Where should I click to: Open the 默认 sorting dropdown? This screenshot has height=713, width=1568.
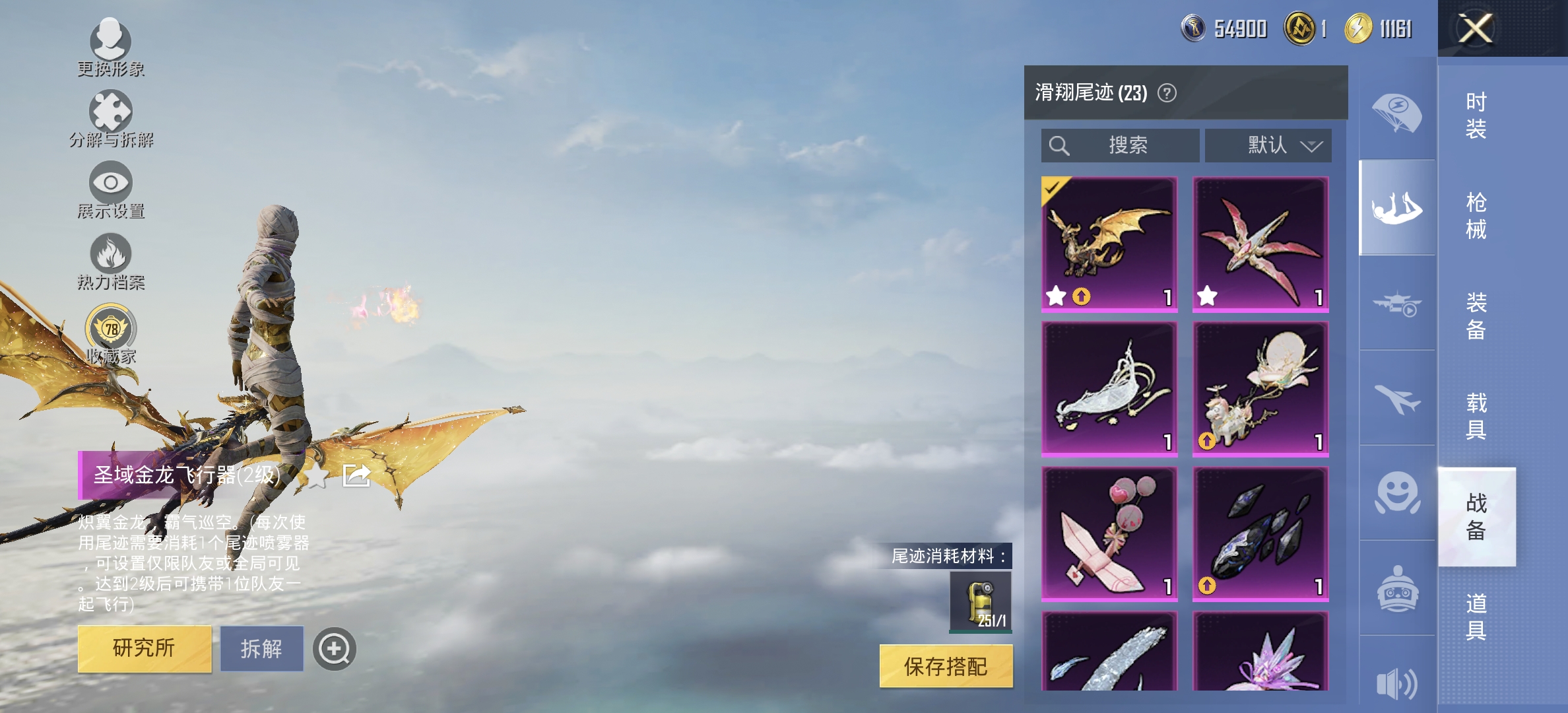tap(1268, 145)
